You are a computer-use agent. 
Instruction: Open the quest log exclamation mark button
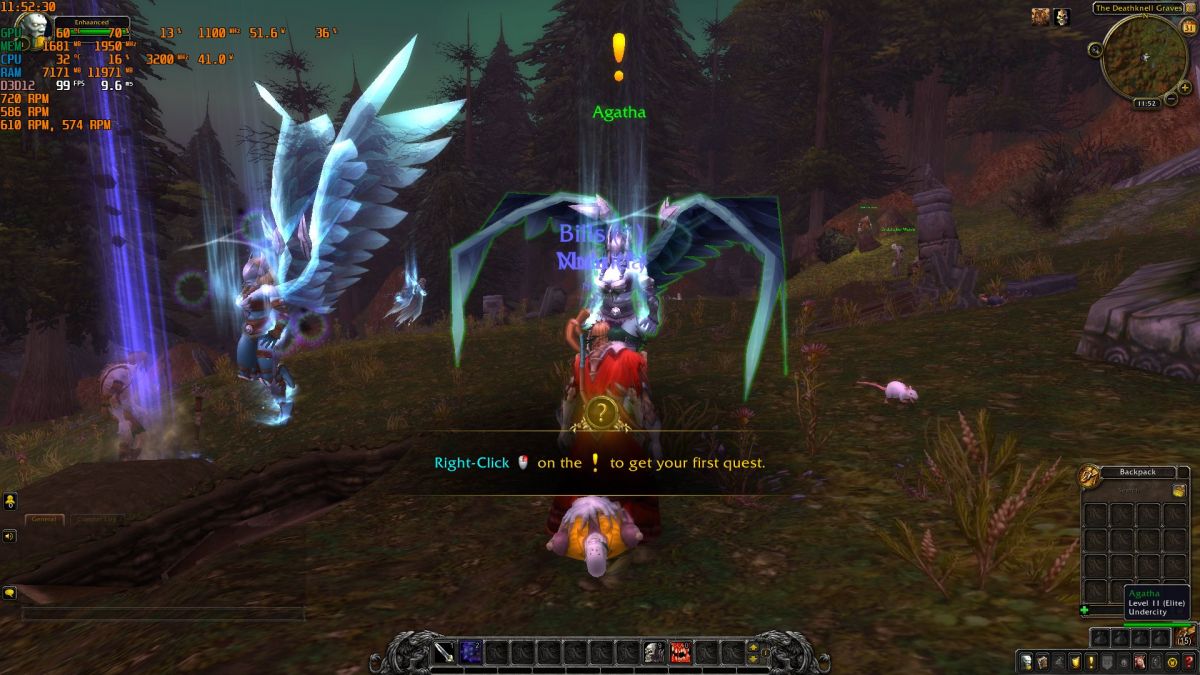pos(1092,662)
